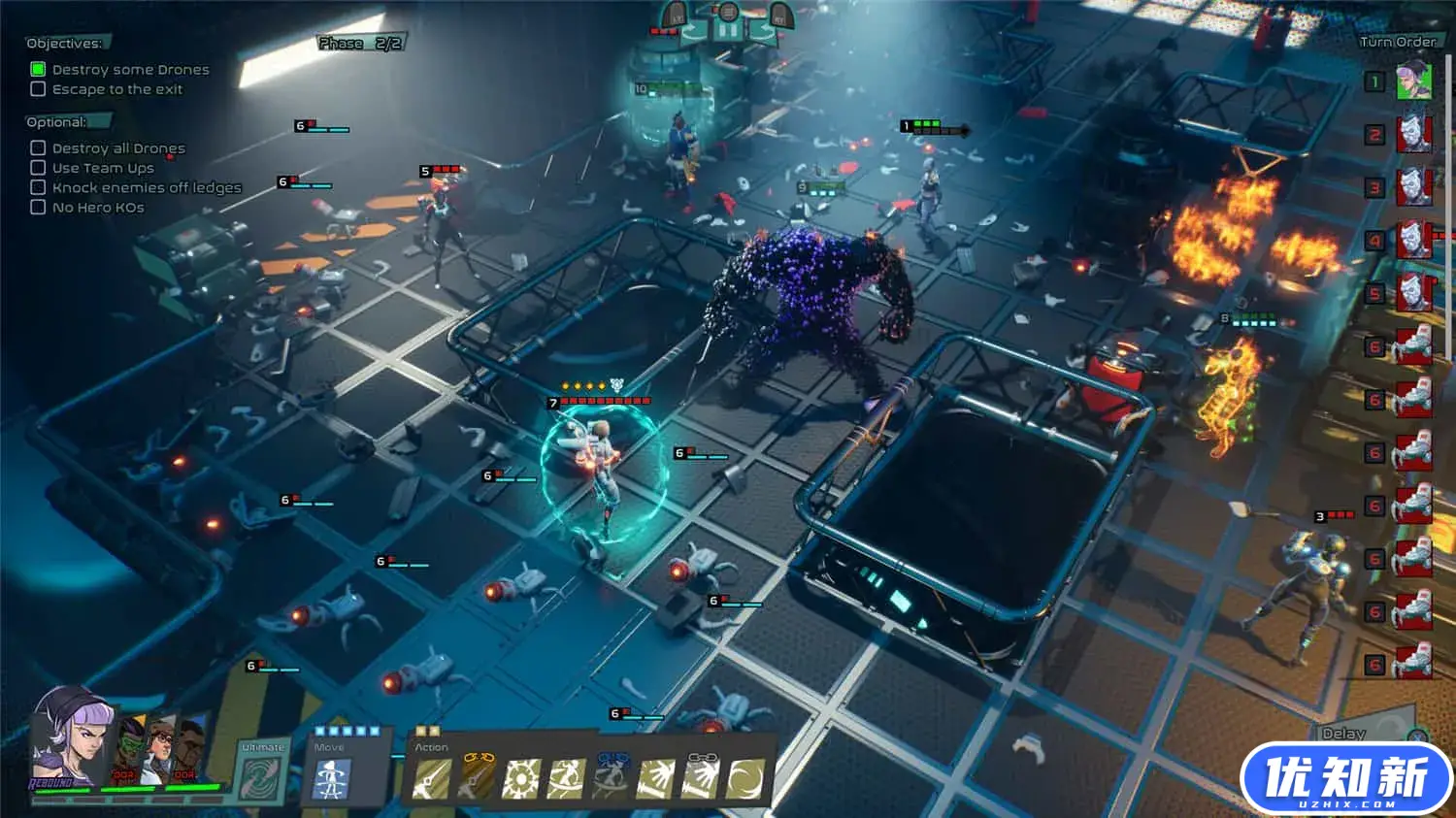Select the Move ability icon

click(x=331, y=779)
